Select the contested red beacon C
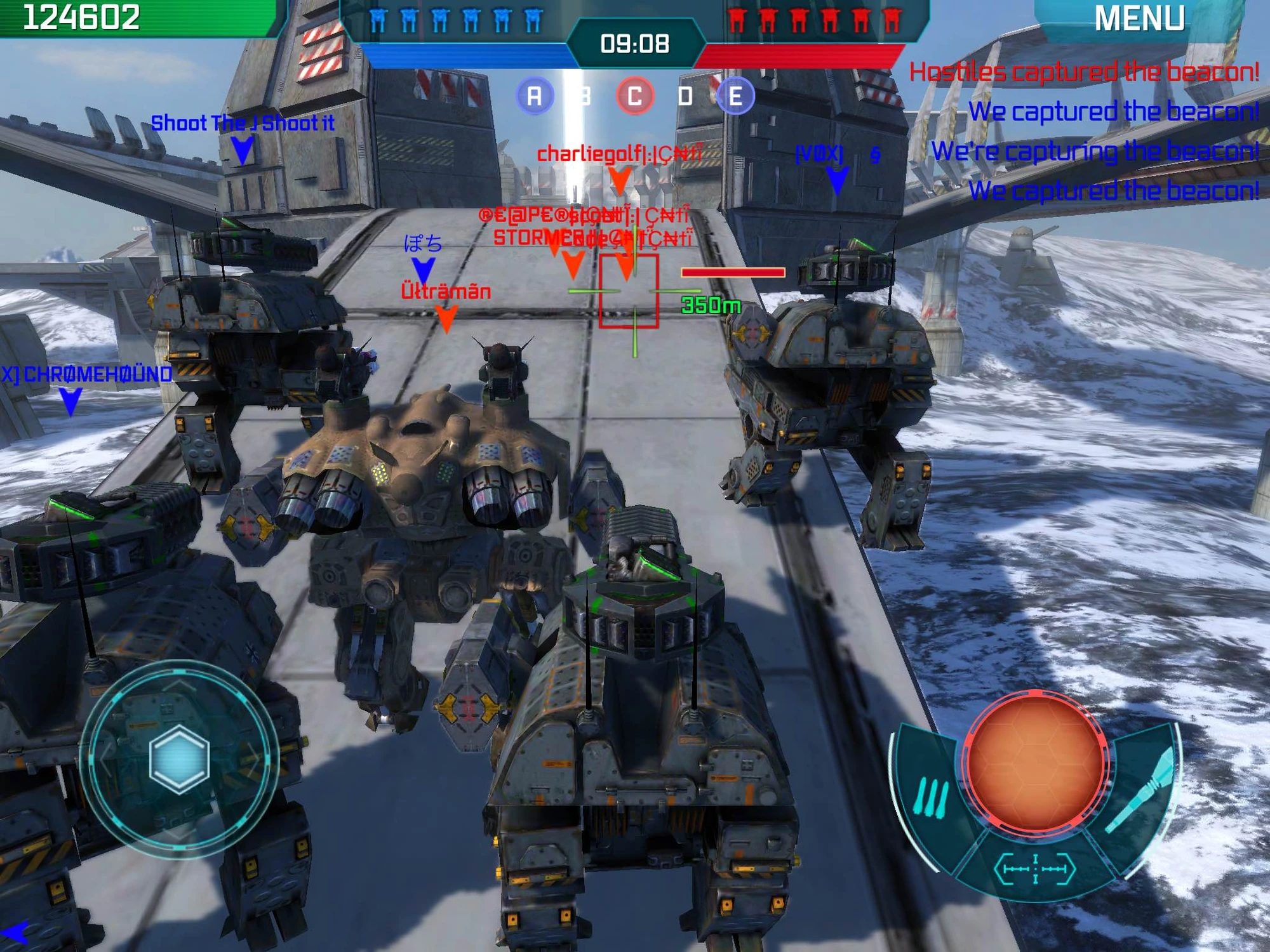The width and height of the screenshot is (1270, 952). point(635,97)
